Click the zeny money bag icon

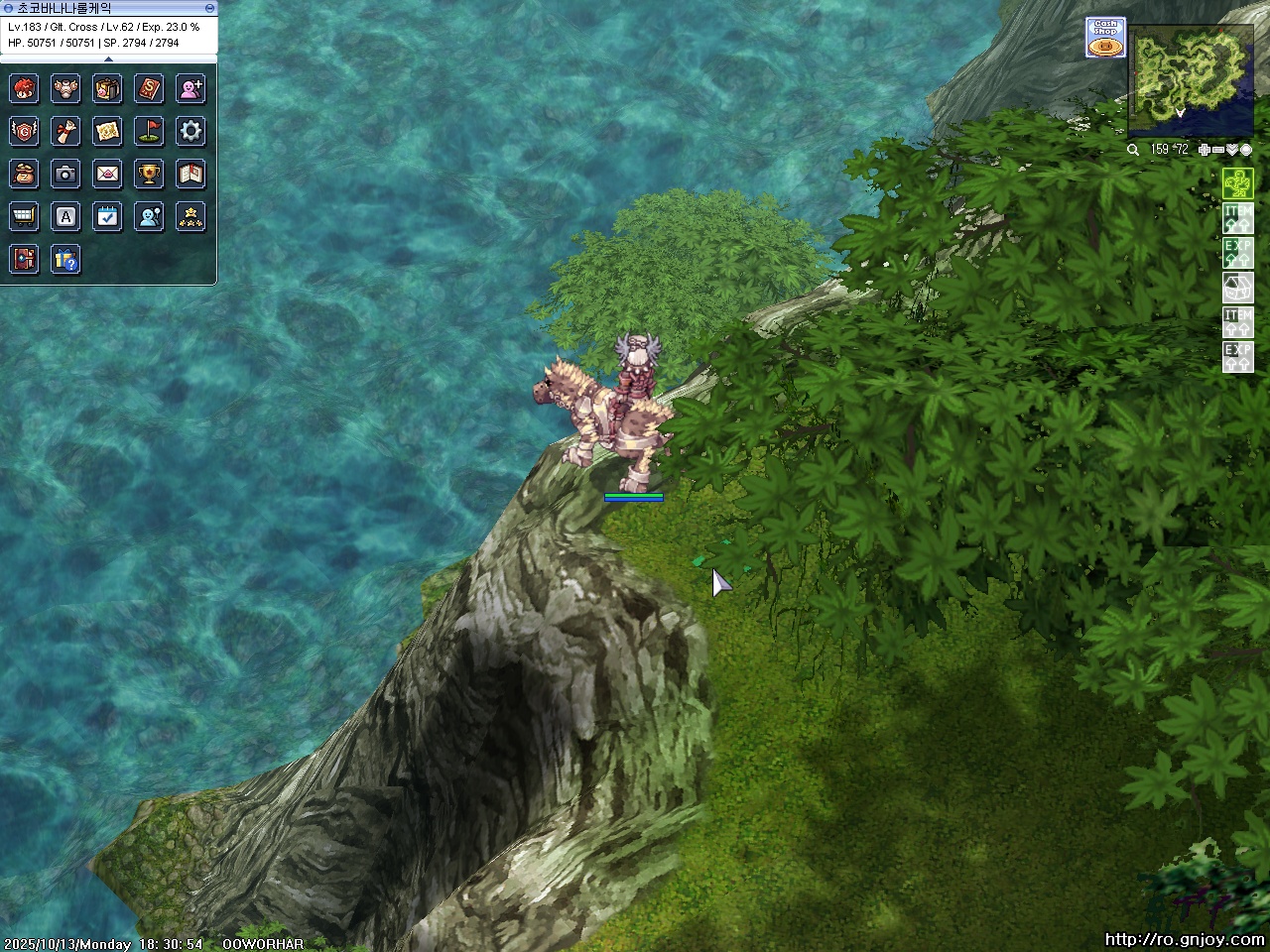point(24,174)
